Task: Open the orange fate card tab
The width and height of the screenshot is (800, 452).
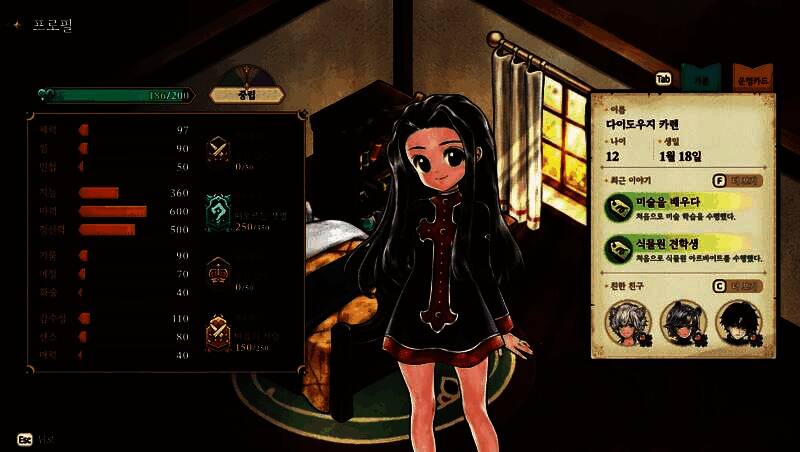Action: [x=752, y=78]
